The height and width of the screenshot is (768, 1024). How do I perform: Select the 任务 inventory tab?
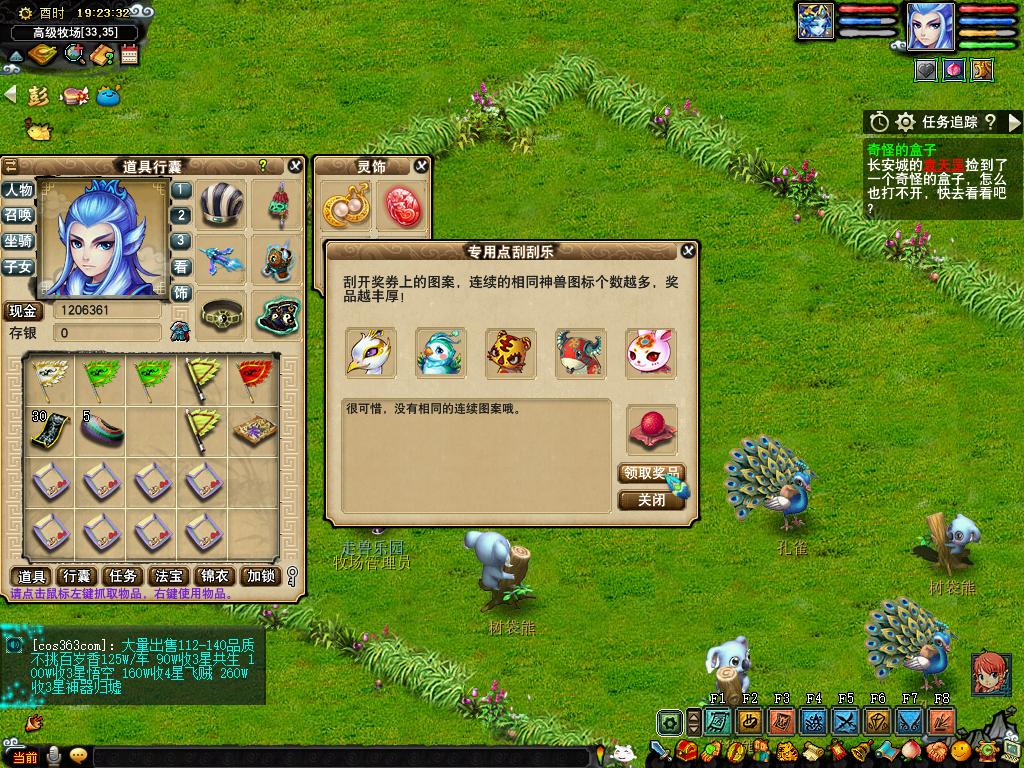pos(123,576)
